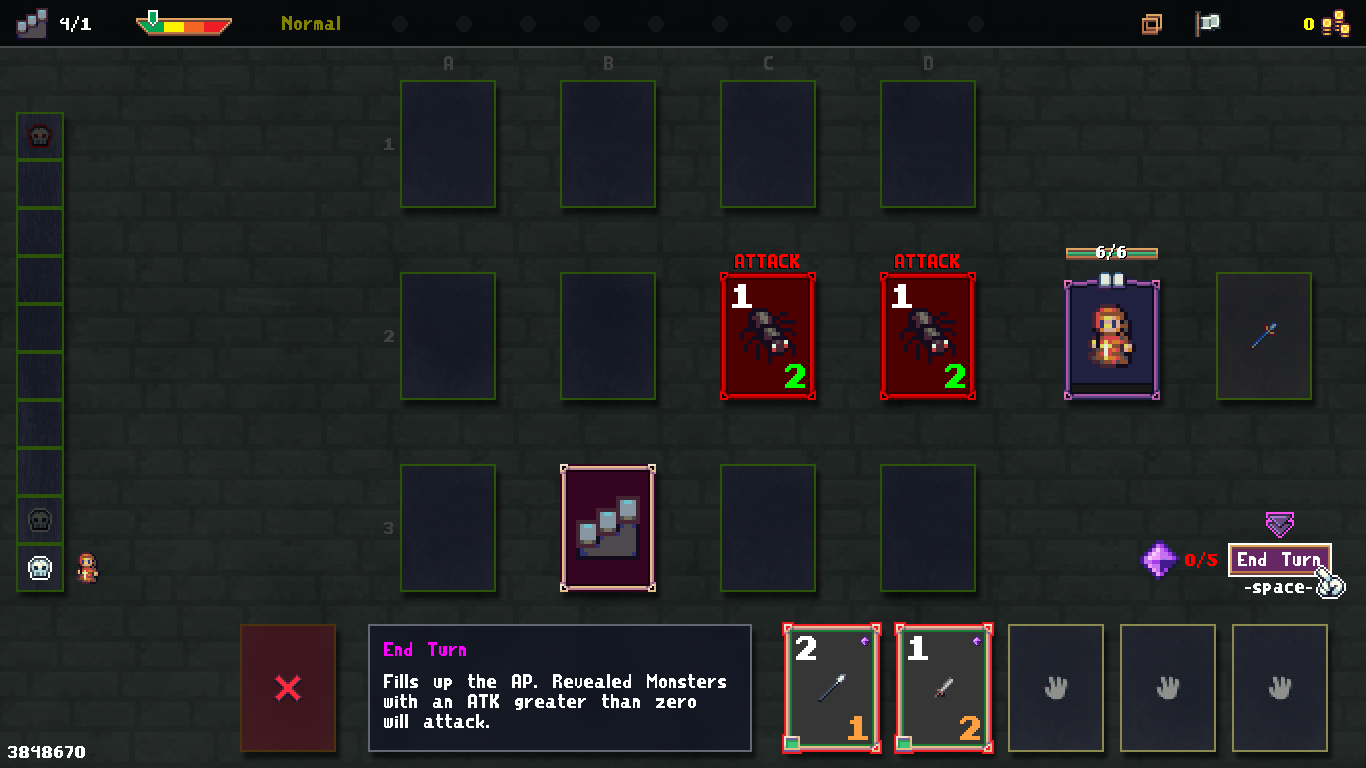Select the wand card in hand
Viewport: 1366px width, 768px height.
(831, 688)
